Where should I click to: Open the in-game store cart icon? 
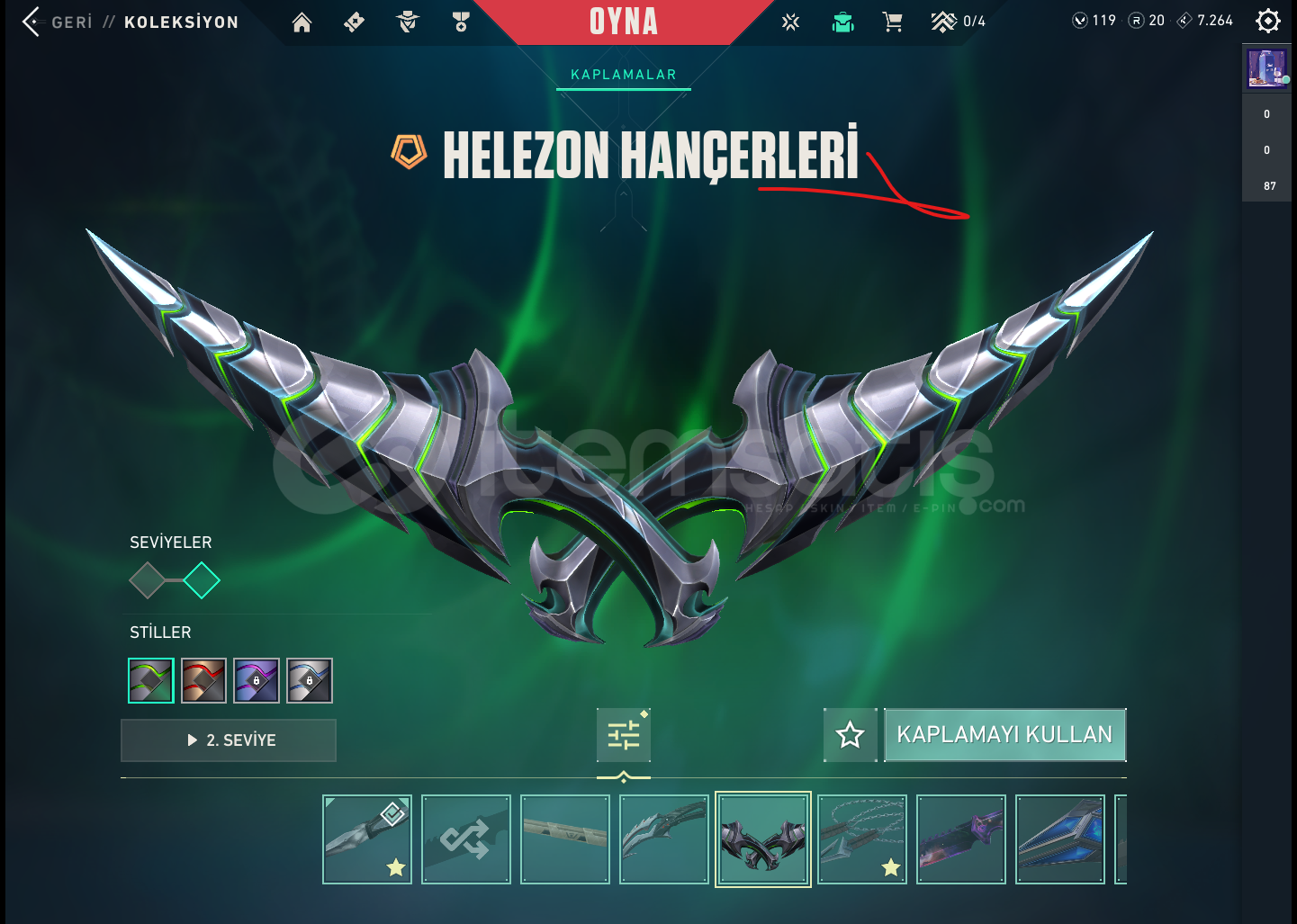[x=893, y=22]
